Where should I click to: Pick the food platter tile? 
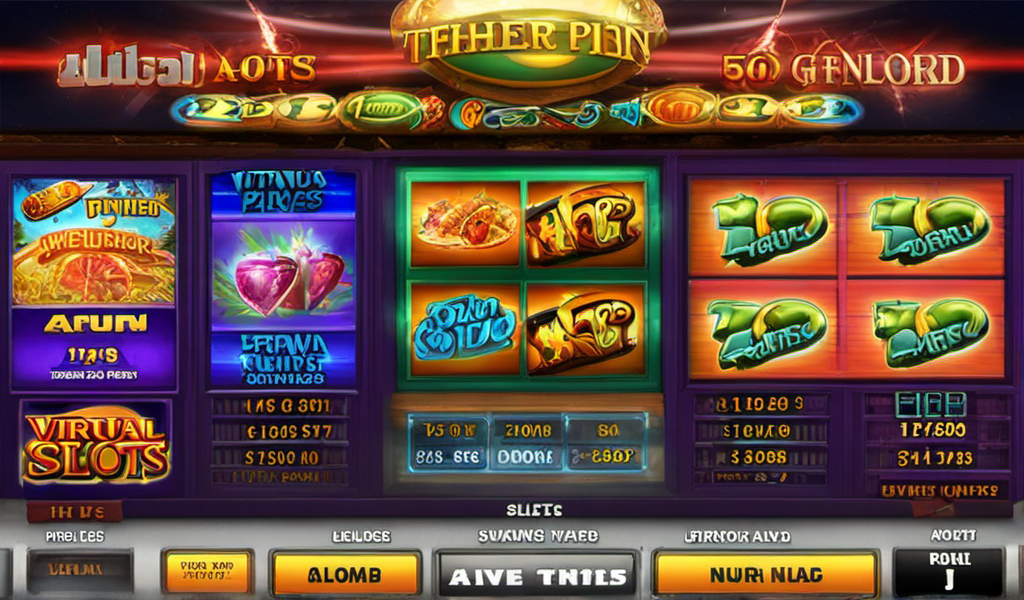click(465, 224)
